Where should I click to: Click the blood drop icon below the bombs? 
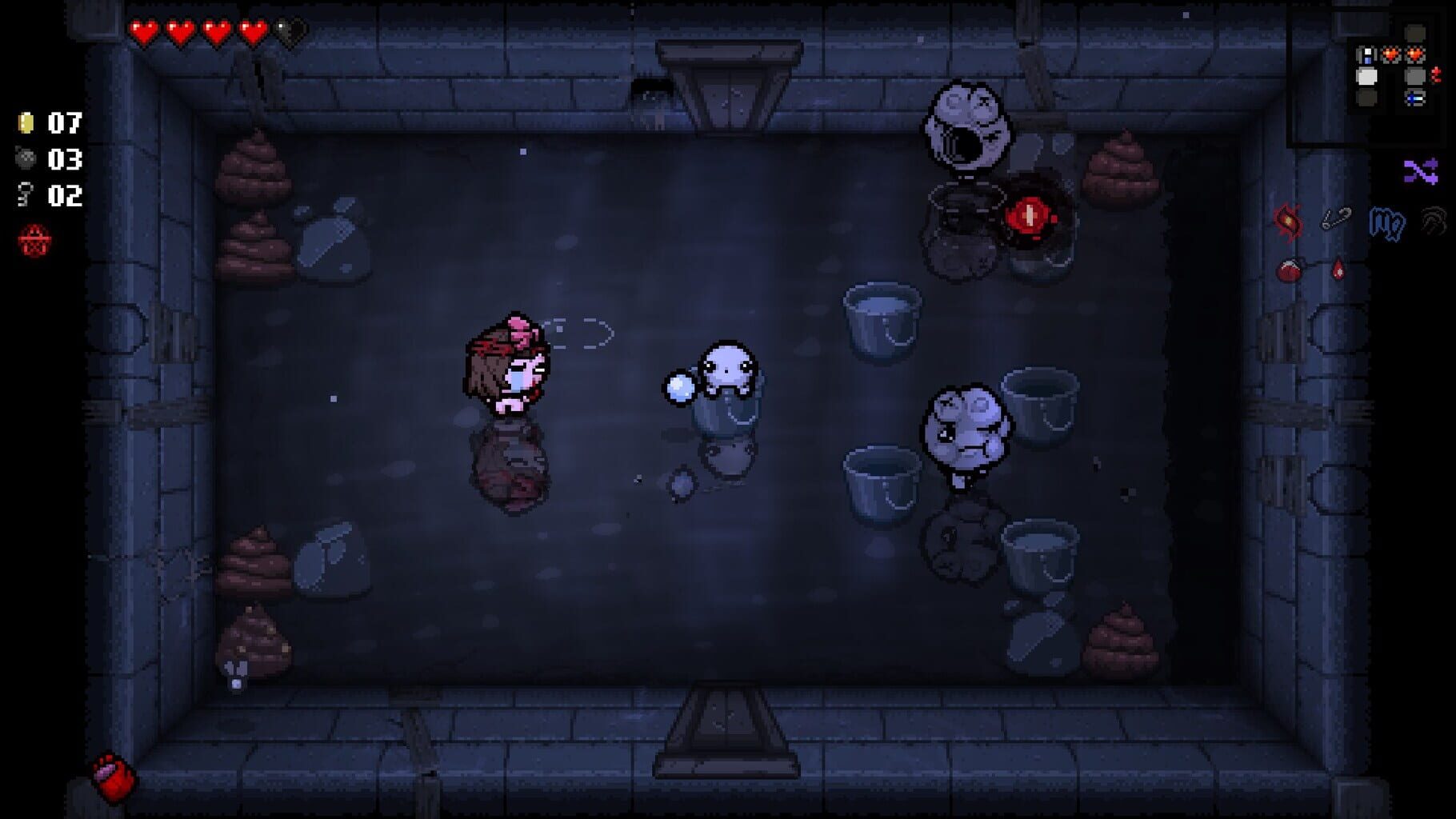coord(1338,268)
